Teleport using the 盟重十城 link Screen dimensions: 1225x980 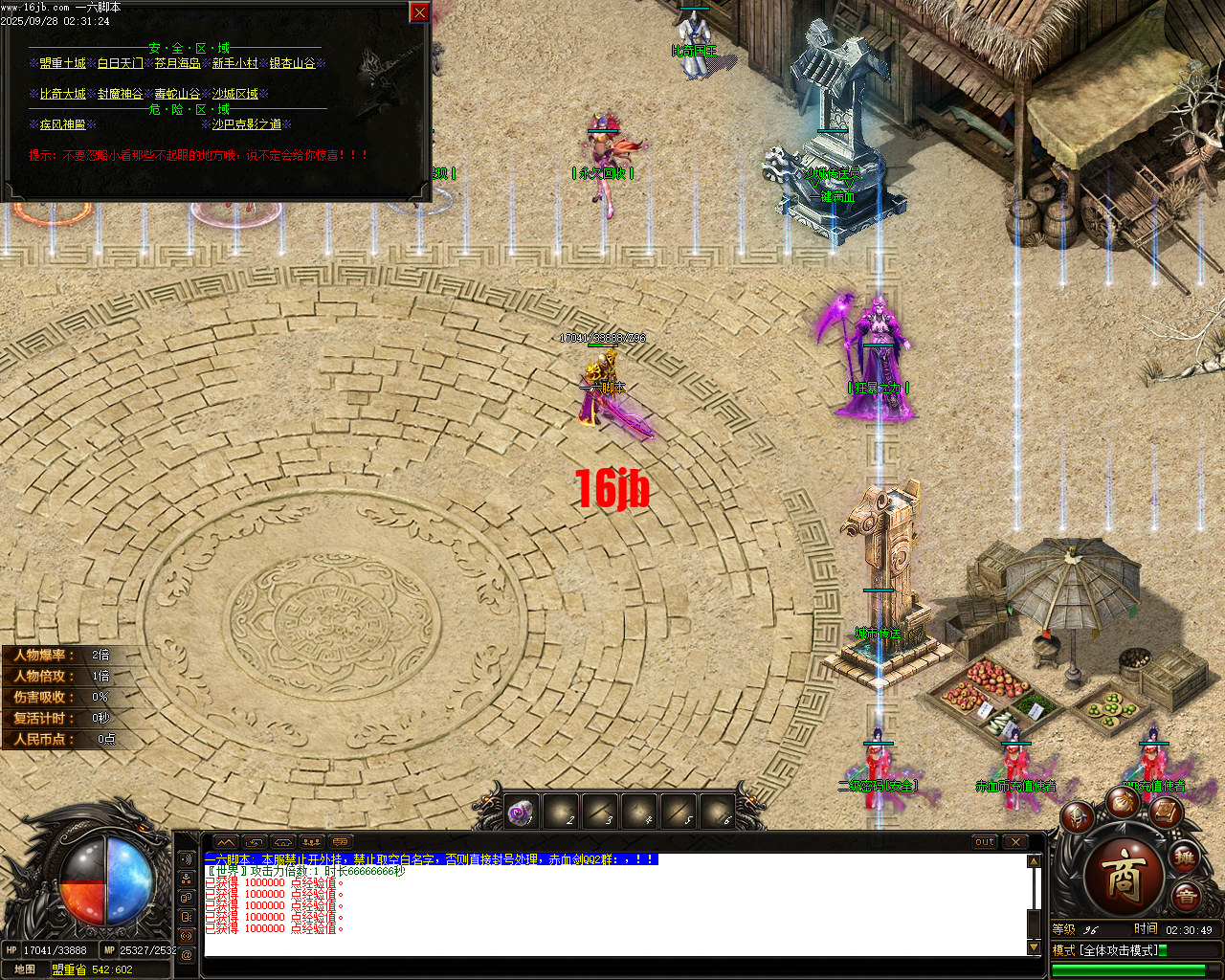[64, 63]
